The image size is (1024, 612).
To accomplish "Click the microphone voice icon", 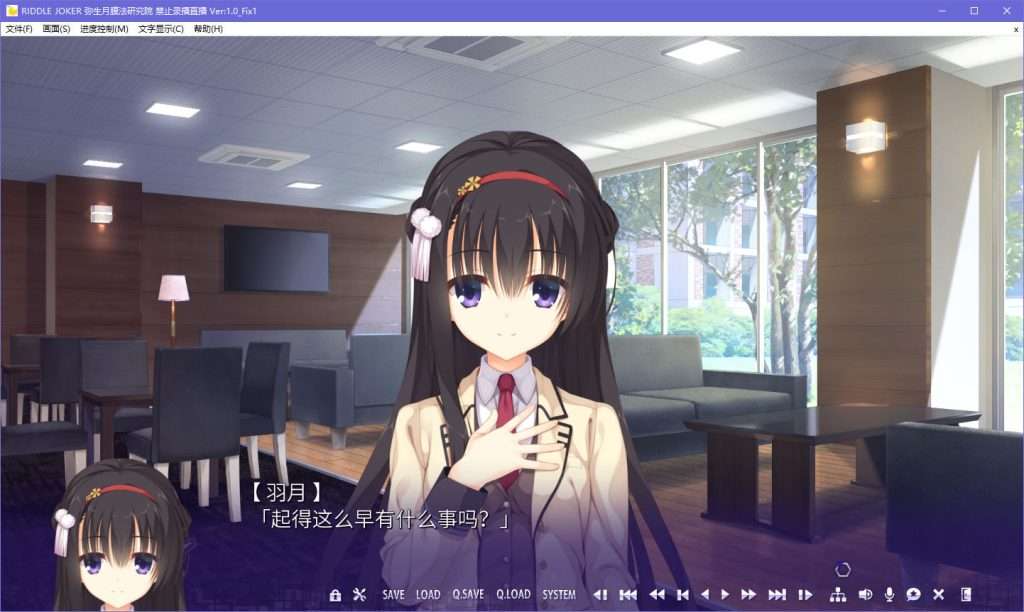I will (x=889, y=595).
